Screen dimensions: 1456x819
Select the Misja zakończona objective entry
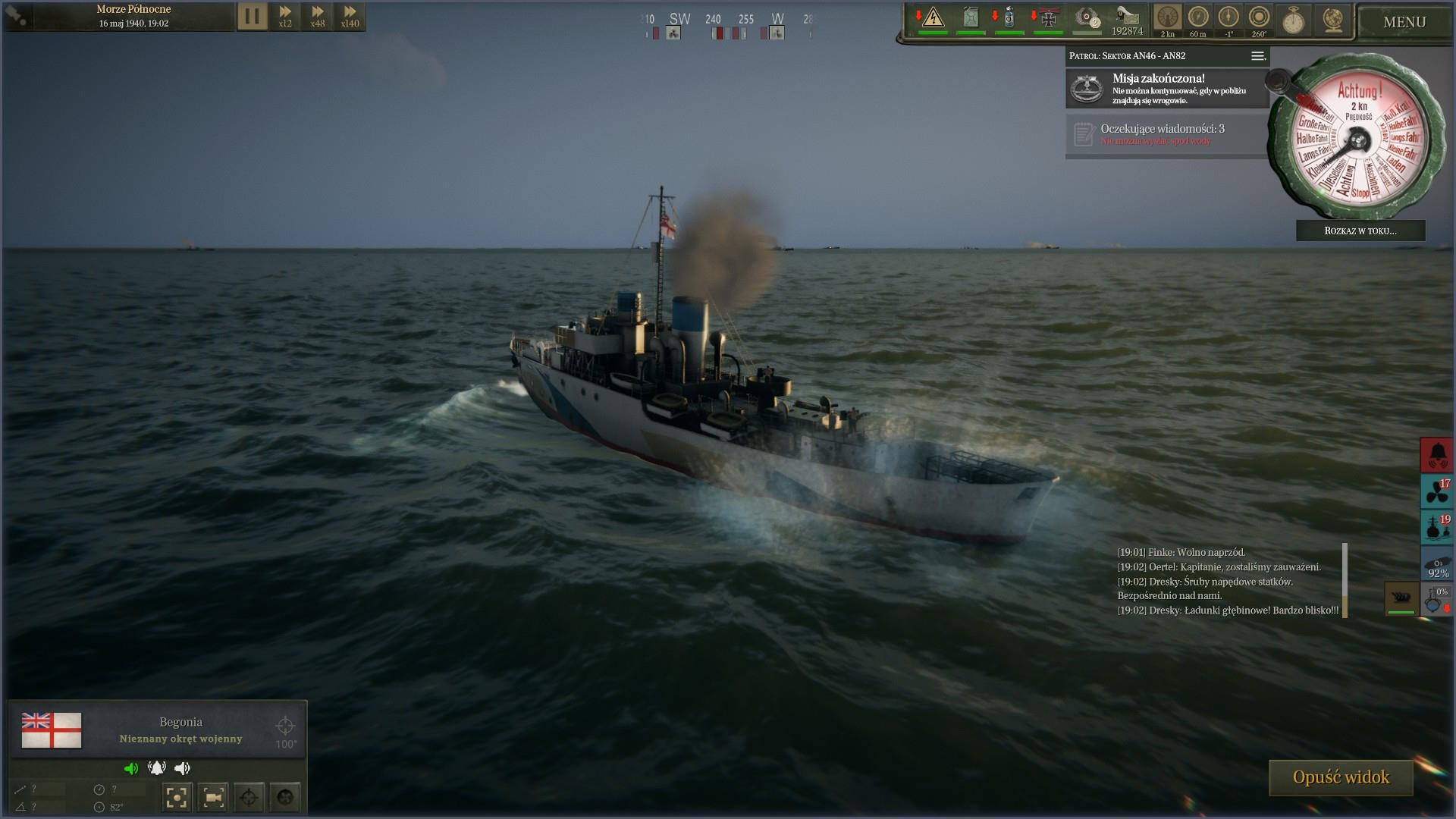1166,89
